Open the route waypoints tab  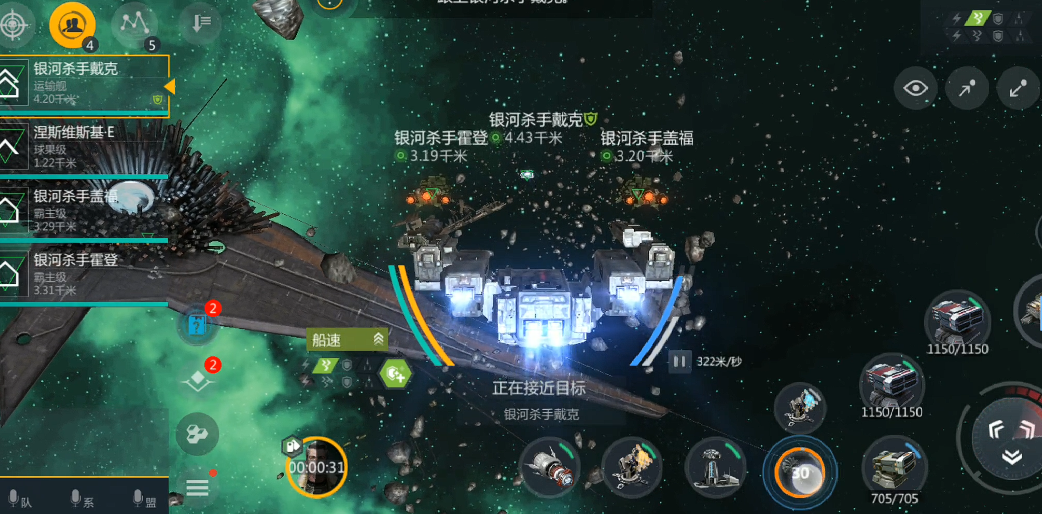point(133,21)
